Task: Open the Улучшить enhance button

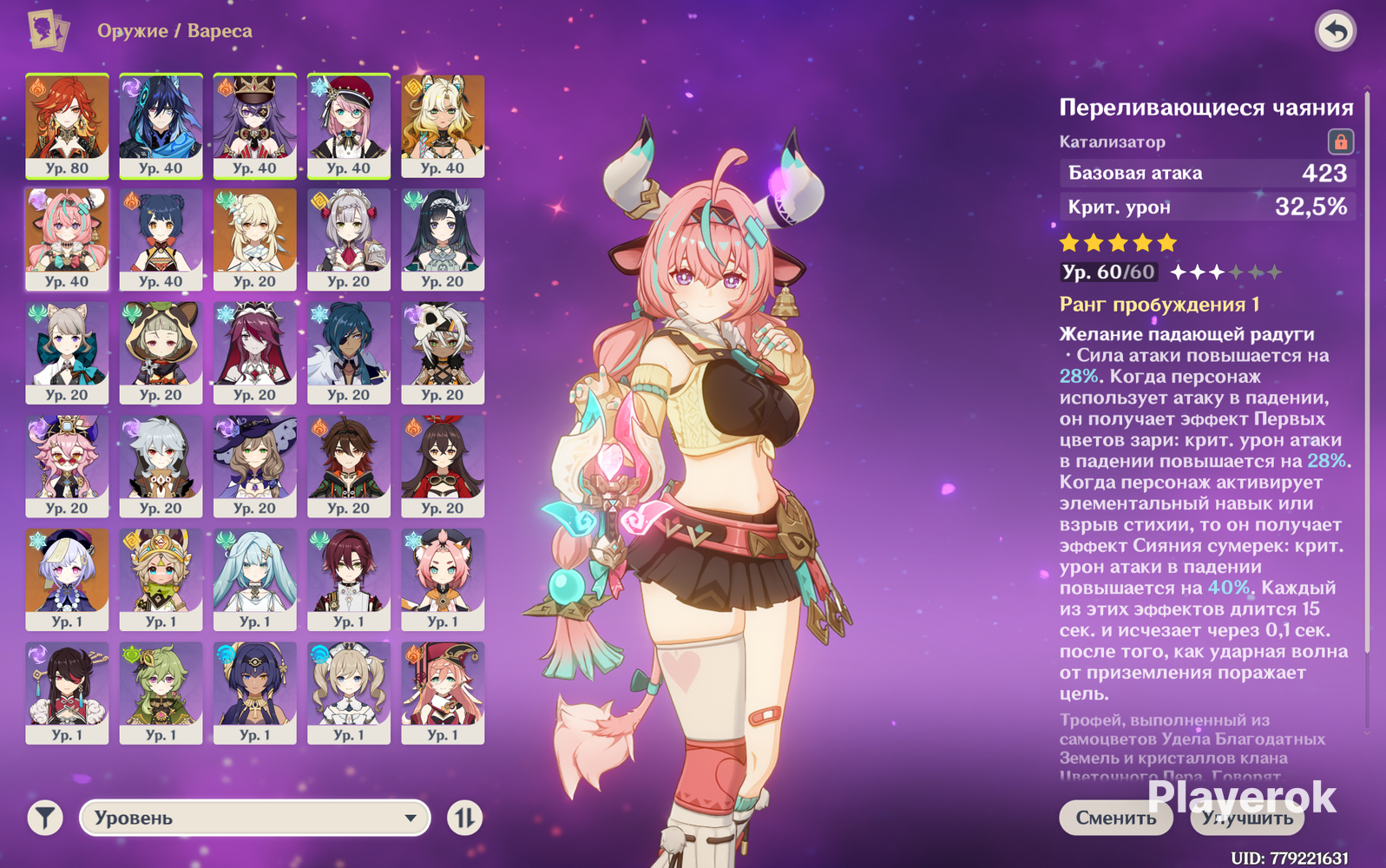Action: click(1247, 818)
